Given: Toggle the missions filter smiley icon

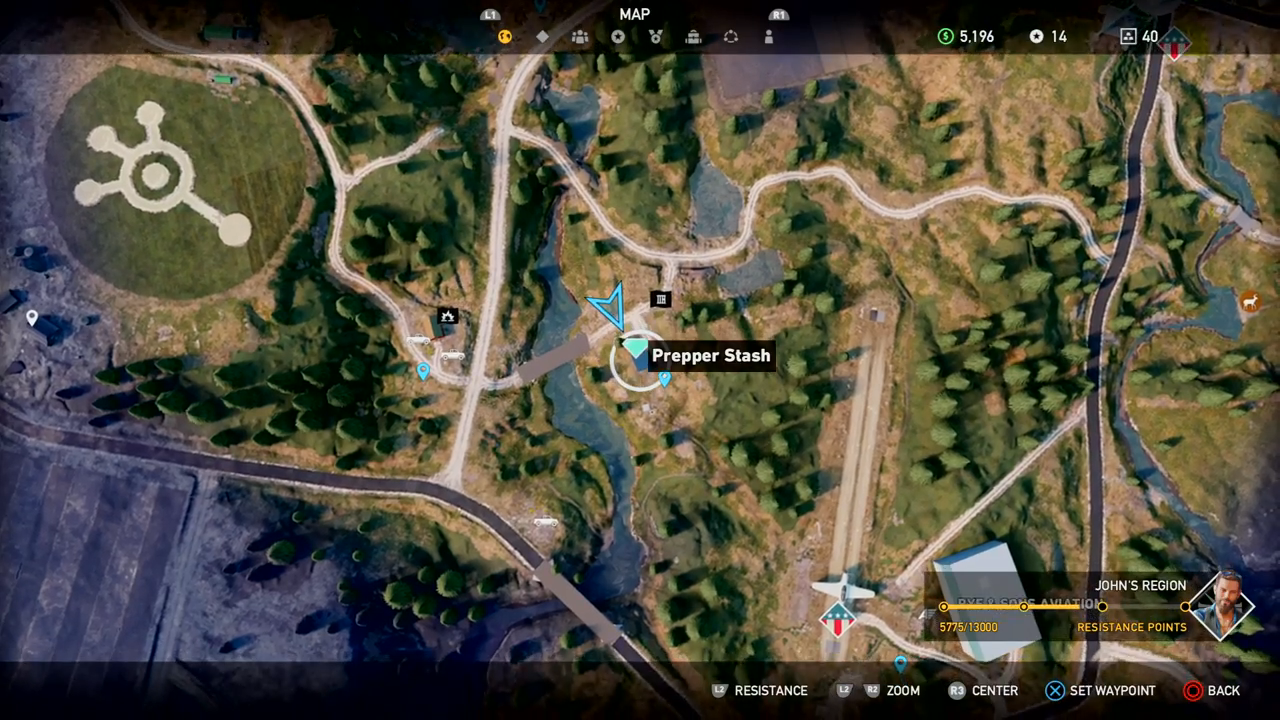Looking at the screenshot, I should tap(505, 36).
